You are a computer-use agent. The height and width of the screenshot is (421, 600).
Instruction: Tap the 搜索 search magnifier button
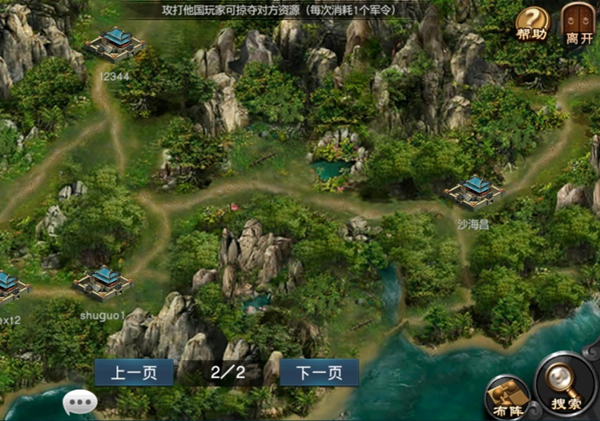(x=566, y=389)
